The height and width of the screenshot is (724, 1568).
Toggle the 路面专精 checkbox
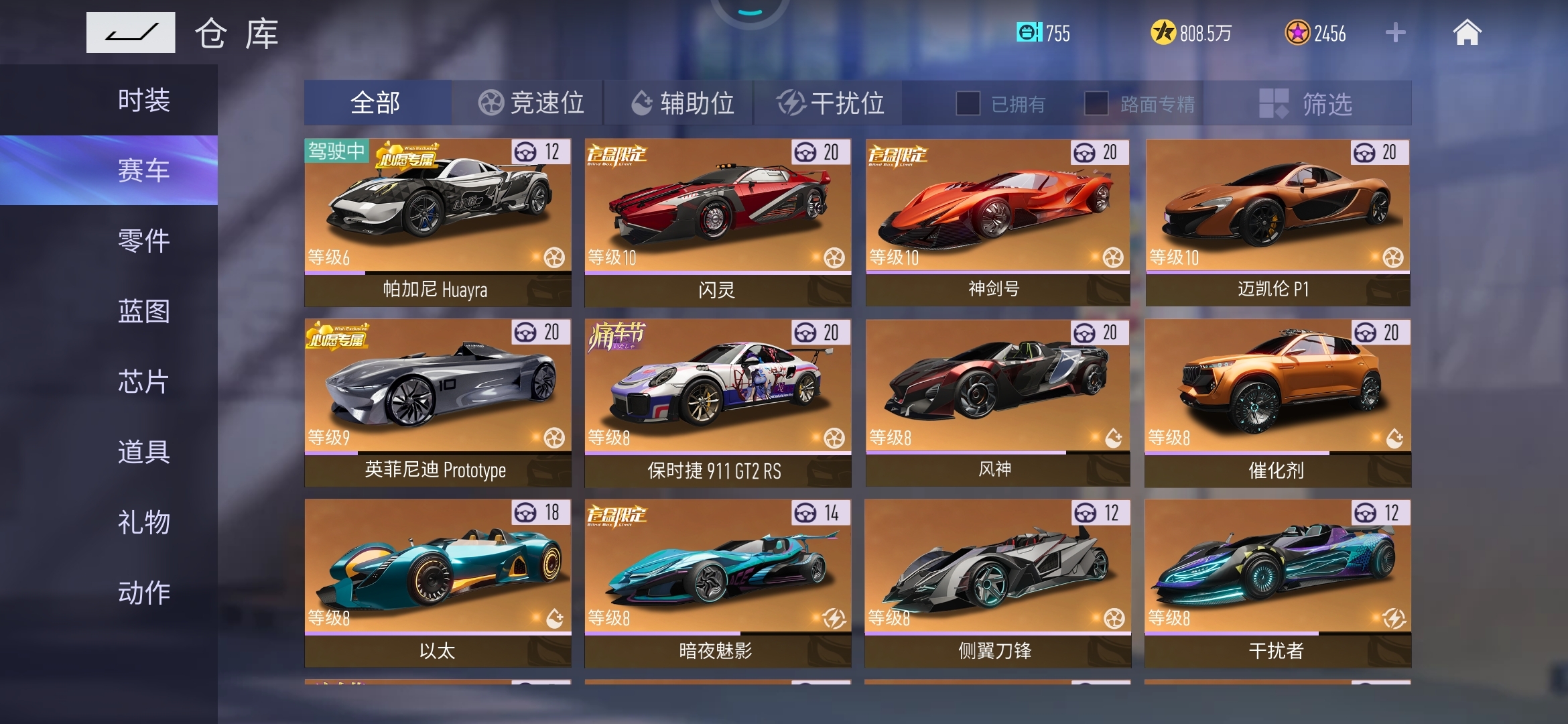[x=1096, y=103]
